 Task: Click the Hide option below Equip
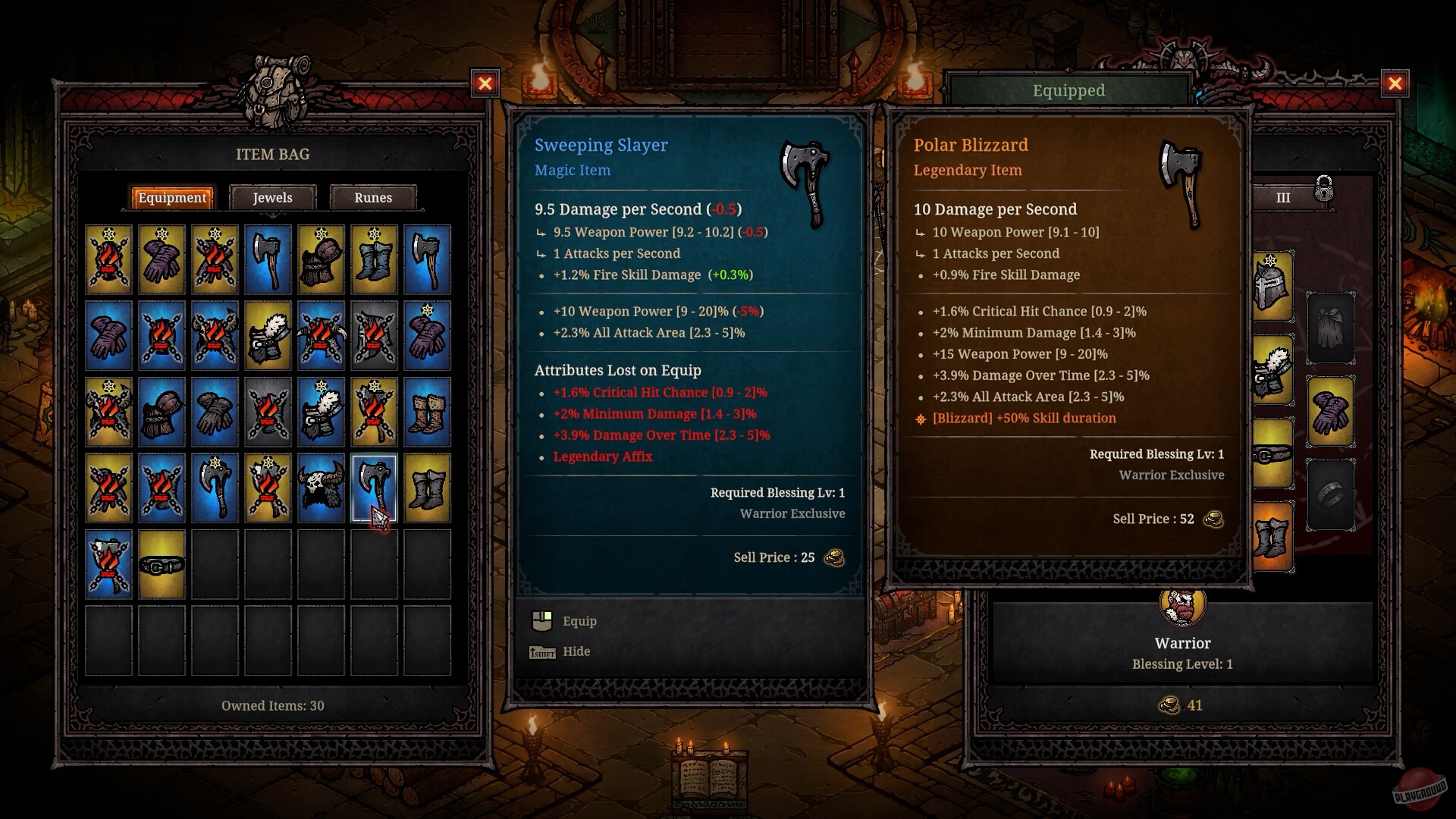(576, 651)
